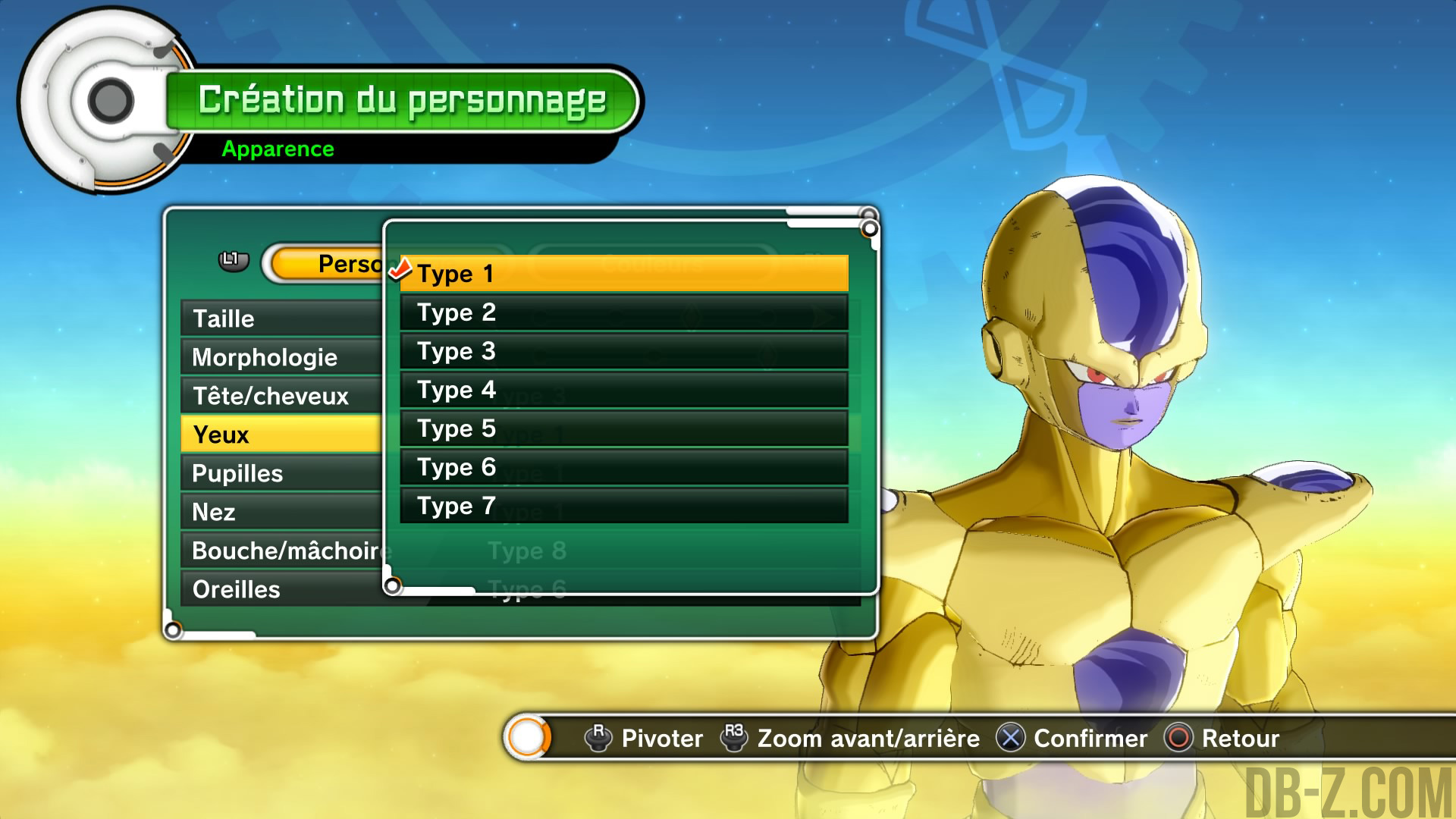Choose the Nez category

[281, 512]
